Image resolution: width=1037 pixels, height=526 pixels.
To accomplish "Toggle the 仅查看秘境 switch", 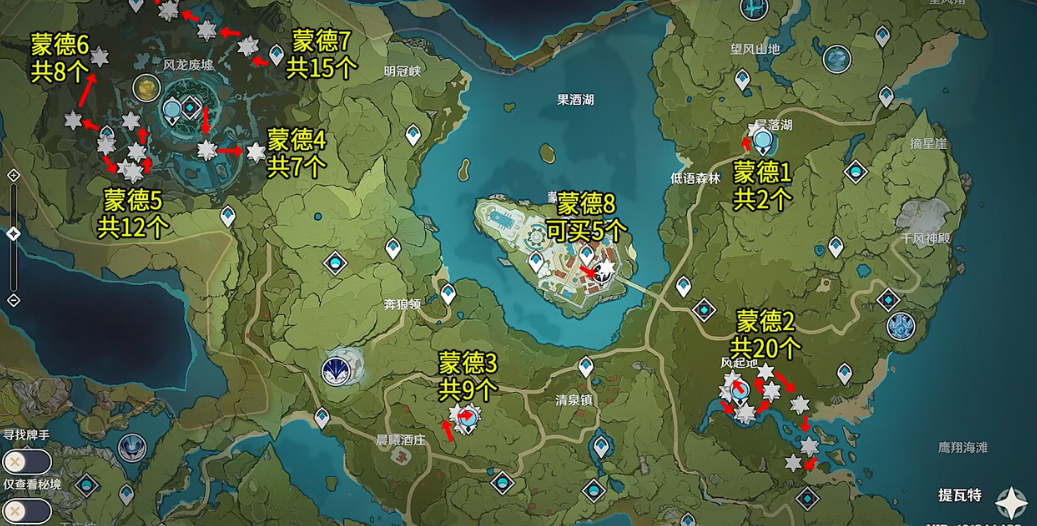I will click(26, 512).
